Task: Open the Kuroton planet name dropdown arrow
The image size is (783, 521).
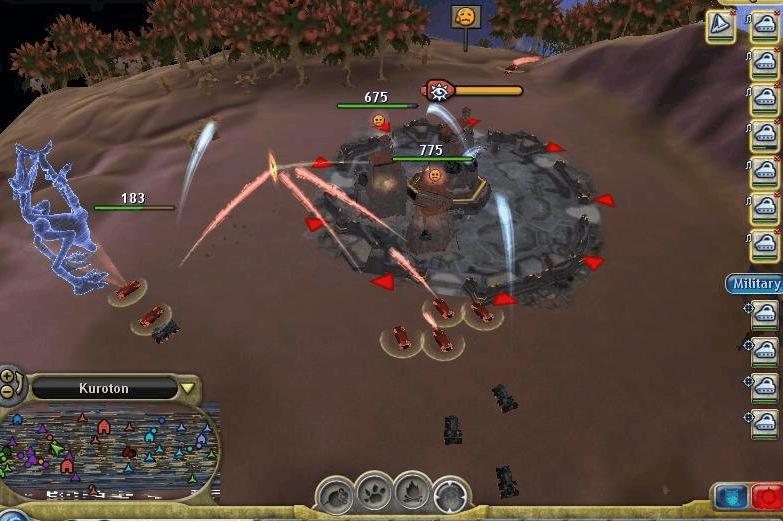Action: (x=187, y=388)
